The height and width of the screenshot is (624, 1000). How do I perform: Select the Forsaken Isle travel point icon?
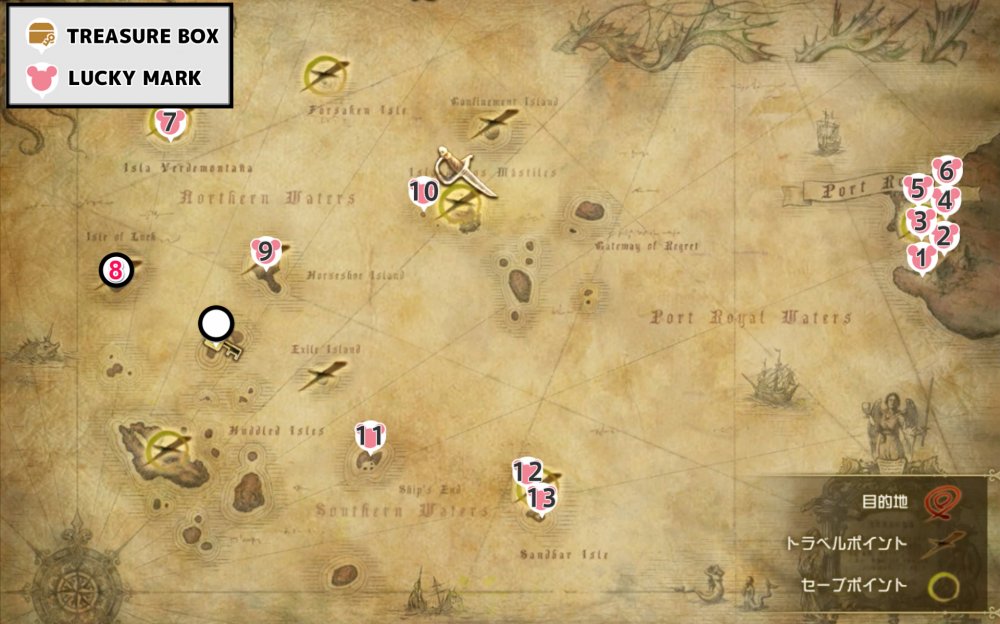[x=324, y=72]
